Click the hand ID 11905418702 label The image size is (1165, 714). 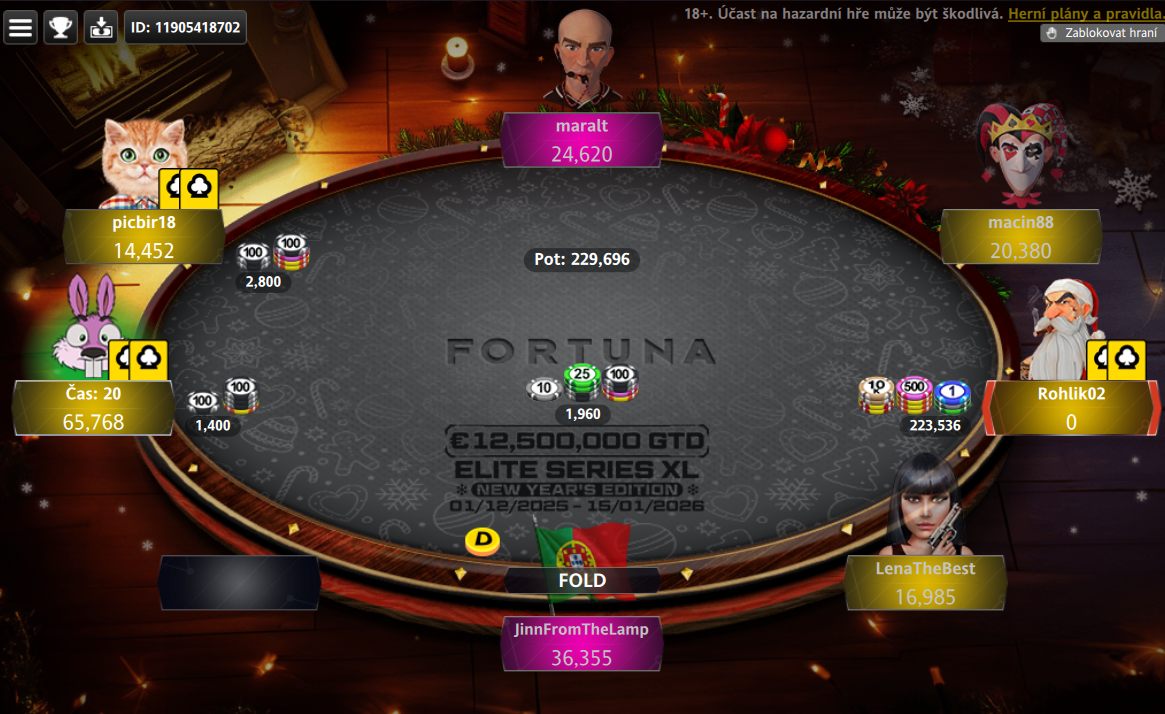pyautogui.click(x=186, y=27)
